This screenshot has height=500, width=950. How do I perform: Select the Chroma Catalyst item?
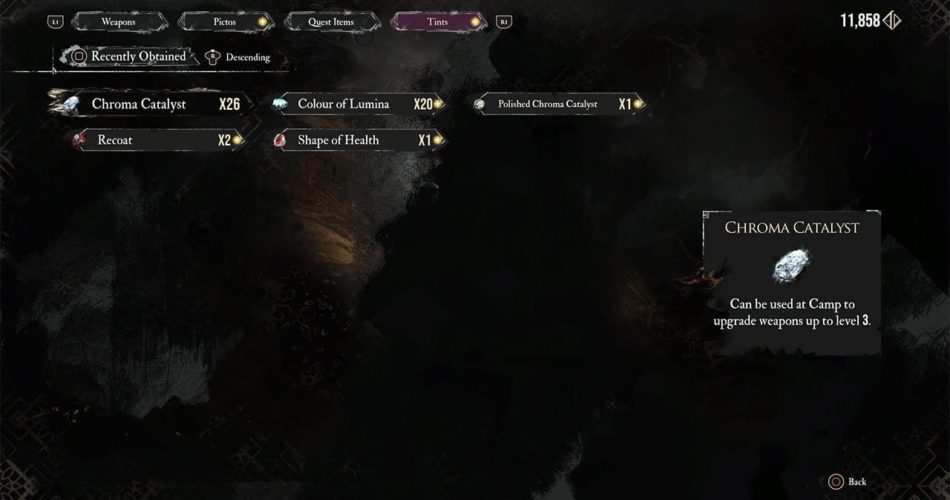coord(148,104)
